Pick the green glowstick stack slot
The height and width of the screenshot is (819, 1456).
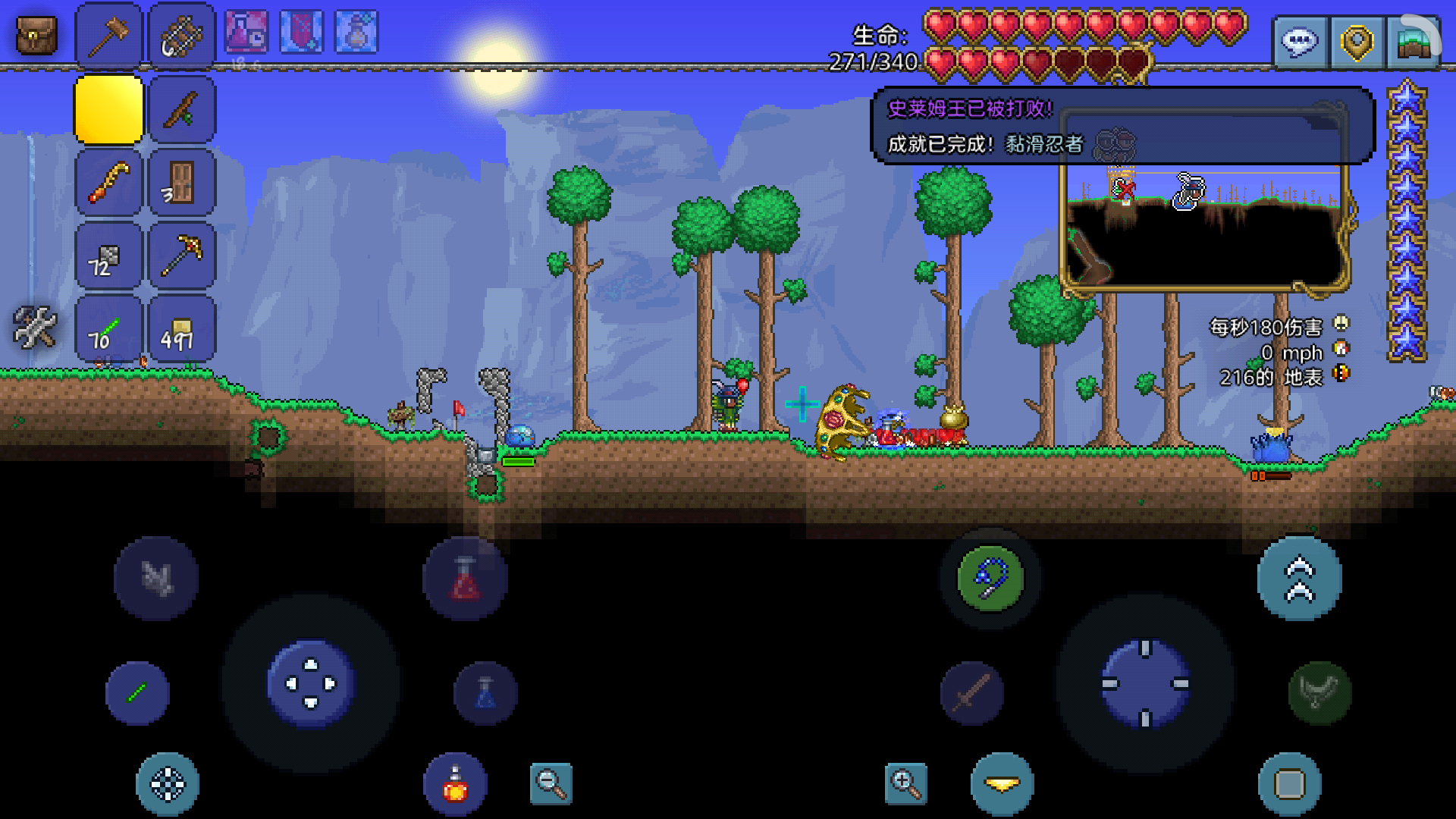click(x=108, y=329)
